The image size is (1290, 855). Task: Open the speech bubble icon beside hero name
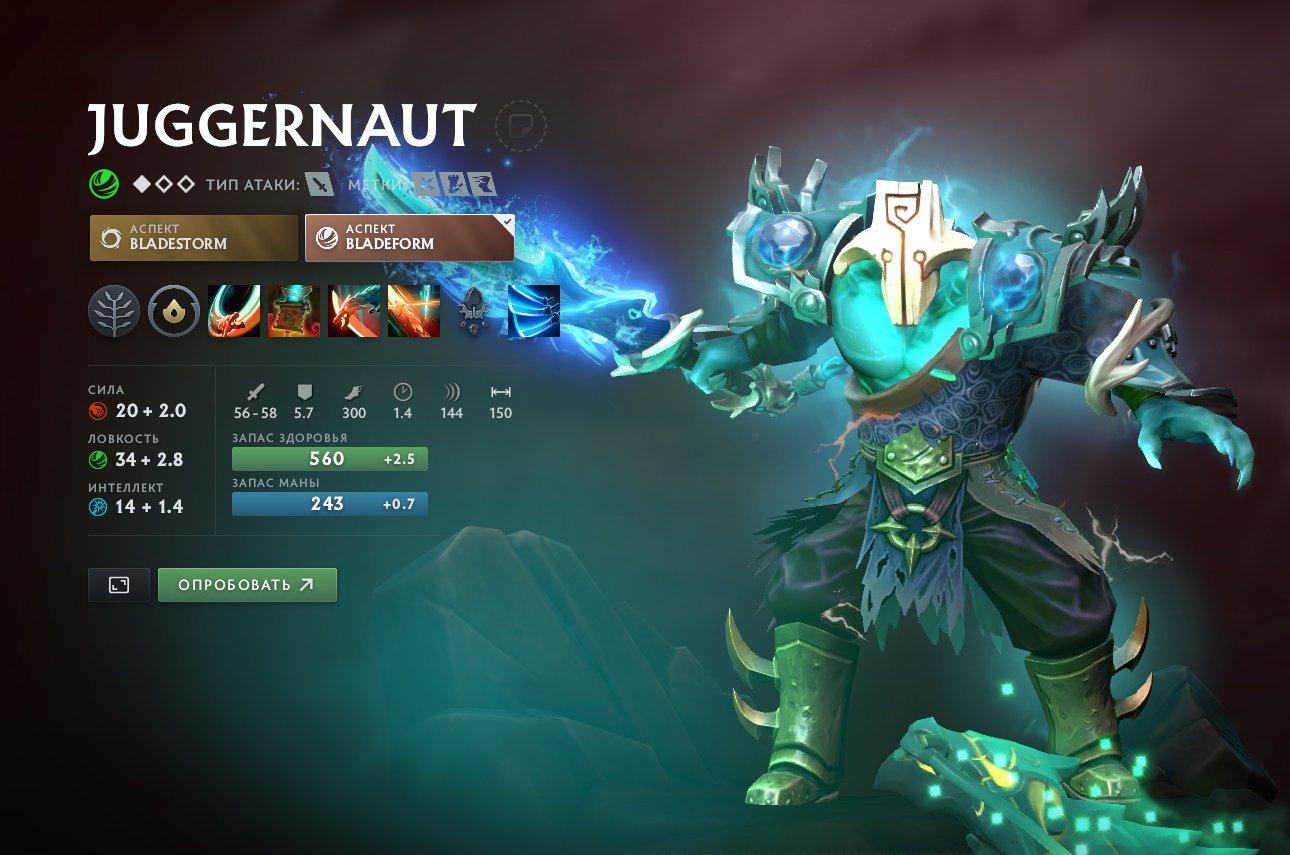click(x=521, y=124)
